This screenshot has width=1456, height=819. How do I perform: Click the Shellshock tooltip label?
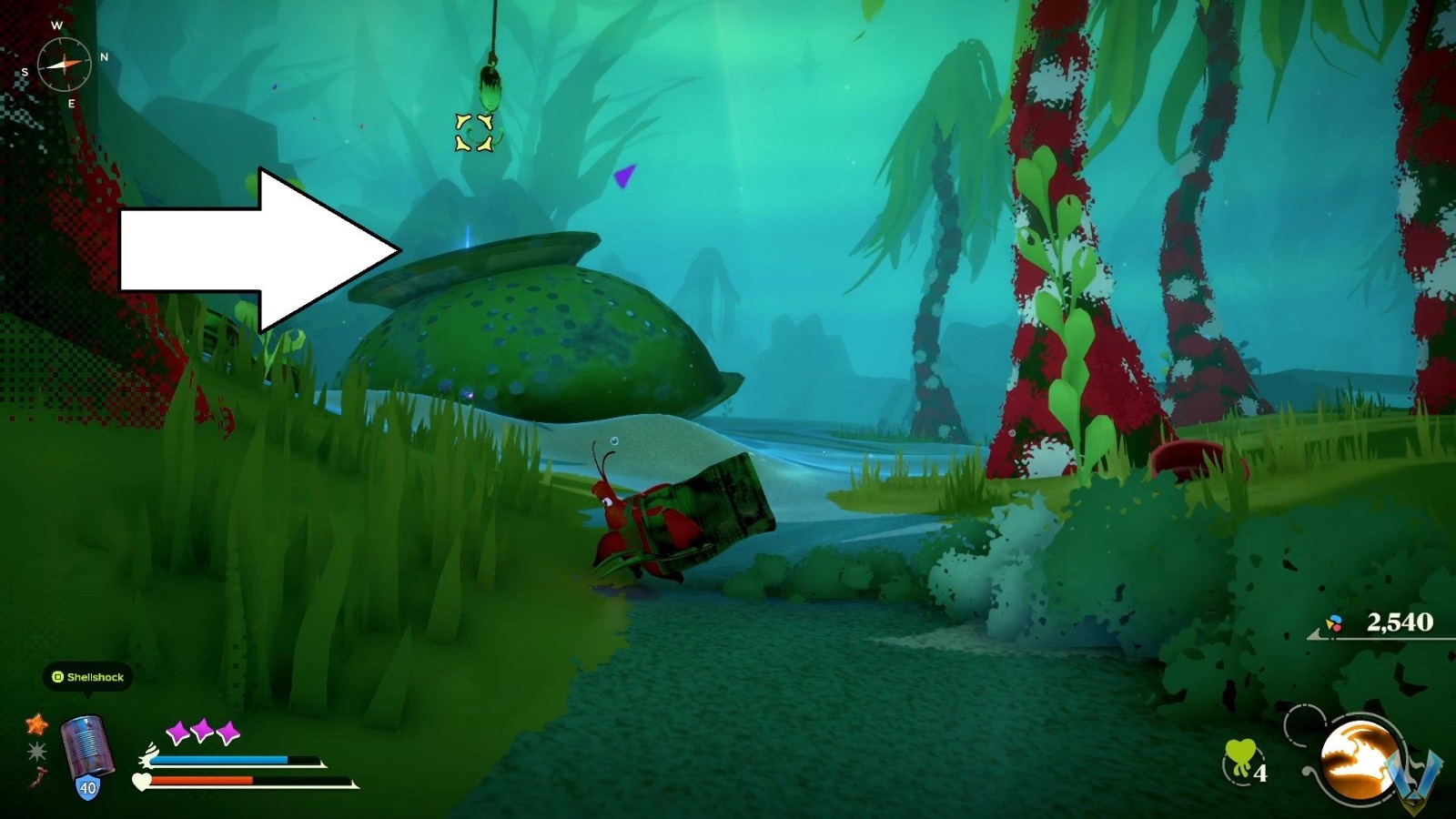pos(95,677)
